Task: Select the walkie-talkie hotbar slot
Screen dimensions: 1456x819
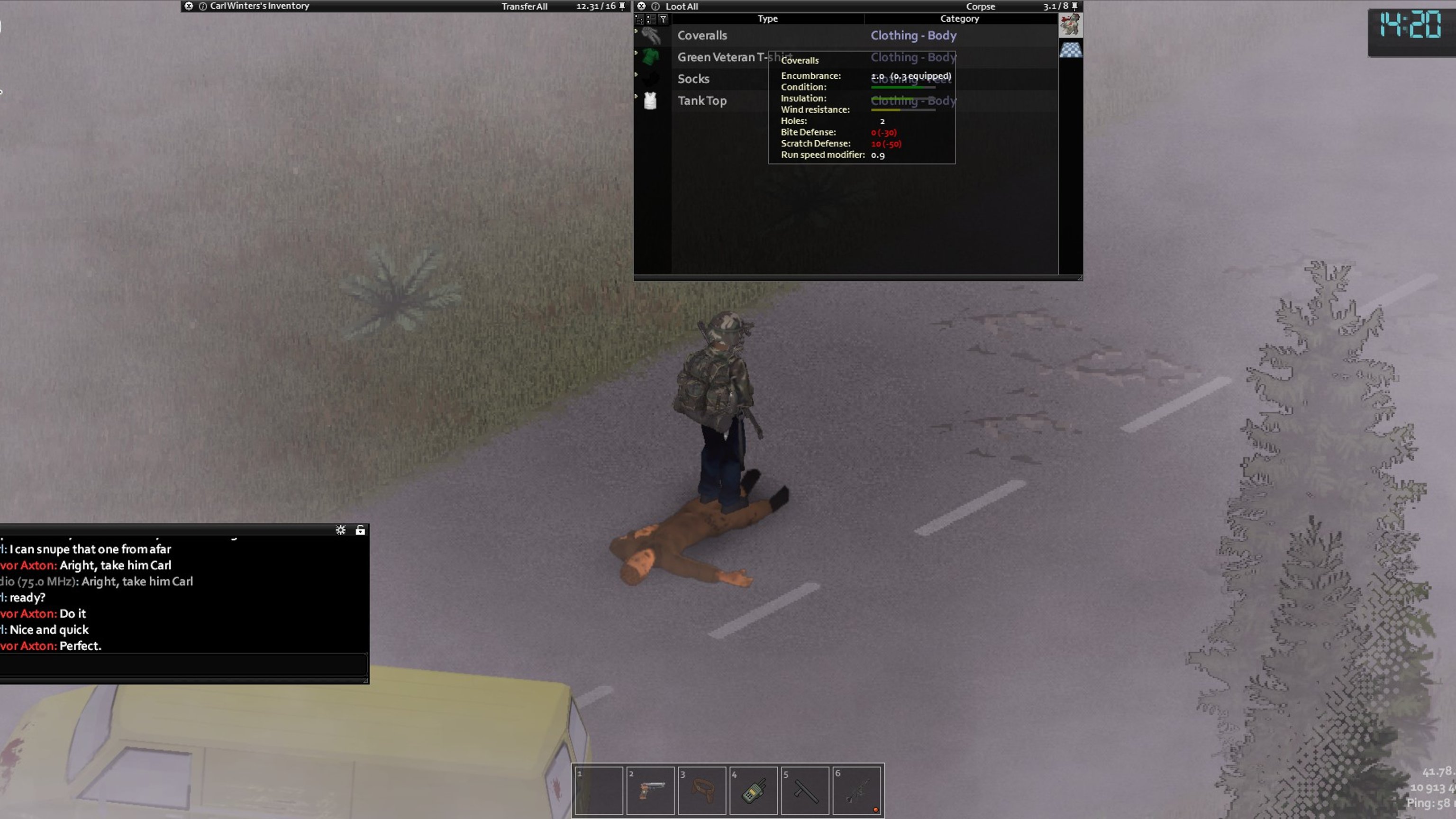Action: pos(754,790)
